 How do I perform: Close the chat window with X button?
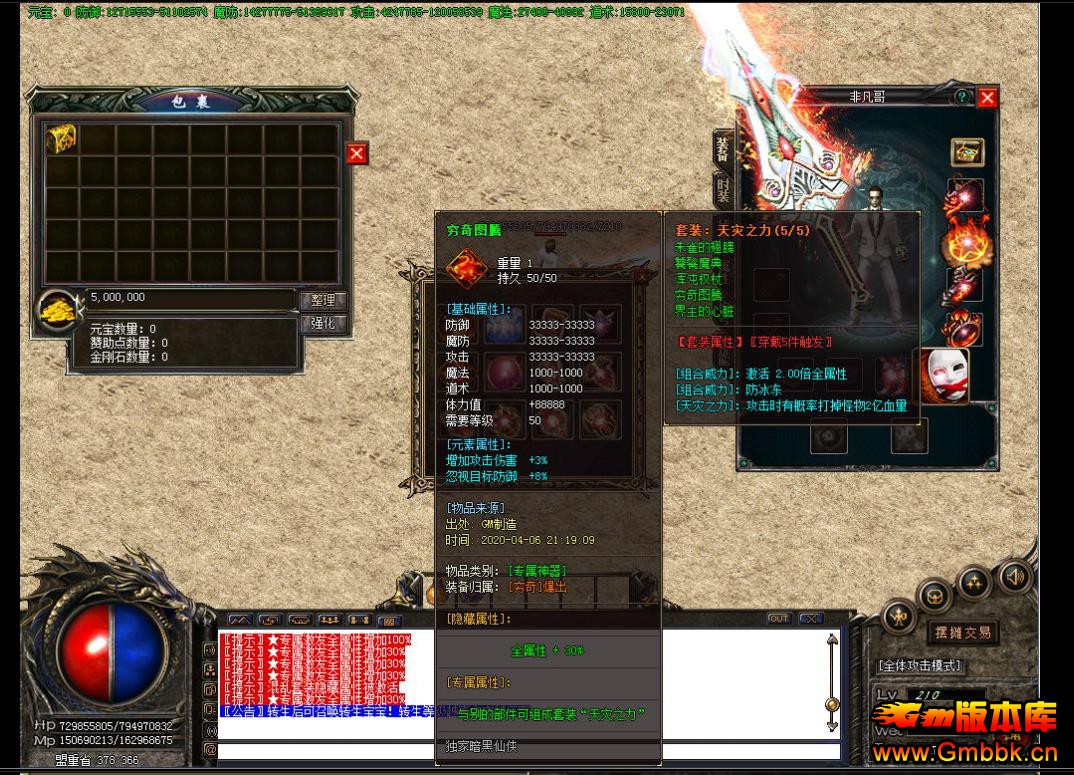[x=811, y=619]
